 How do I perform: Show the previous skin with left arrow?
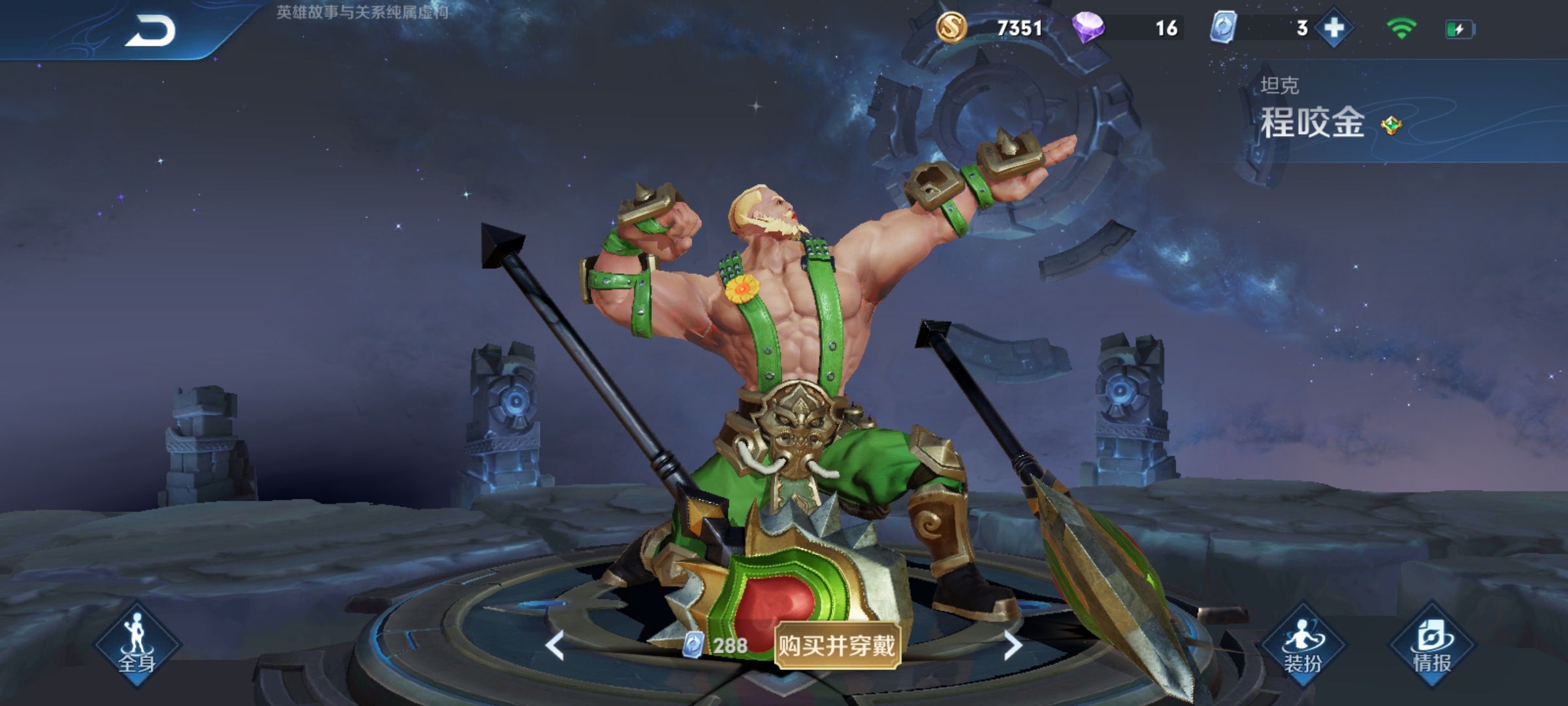click(x=555, y=646)
